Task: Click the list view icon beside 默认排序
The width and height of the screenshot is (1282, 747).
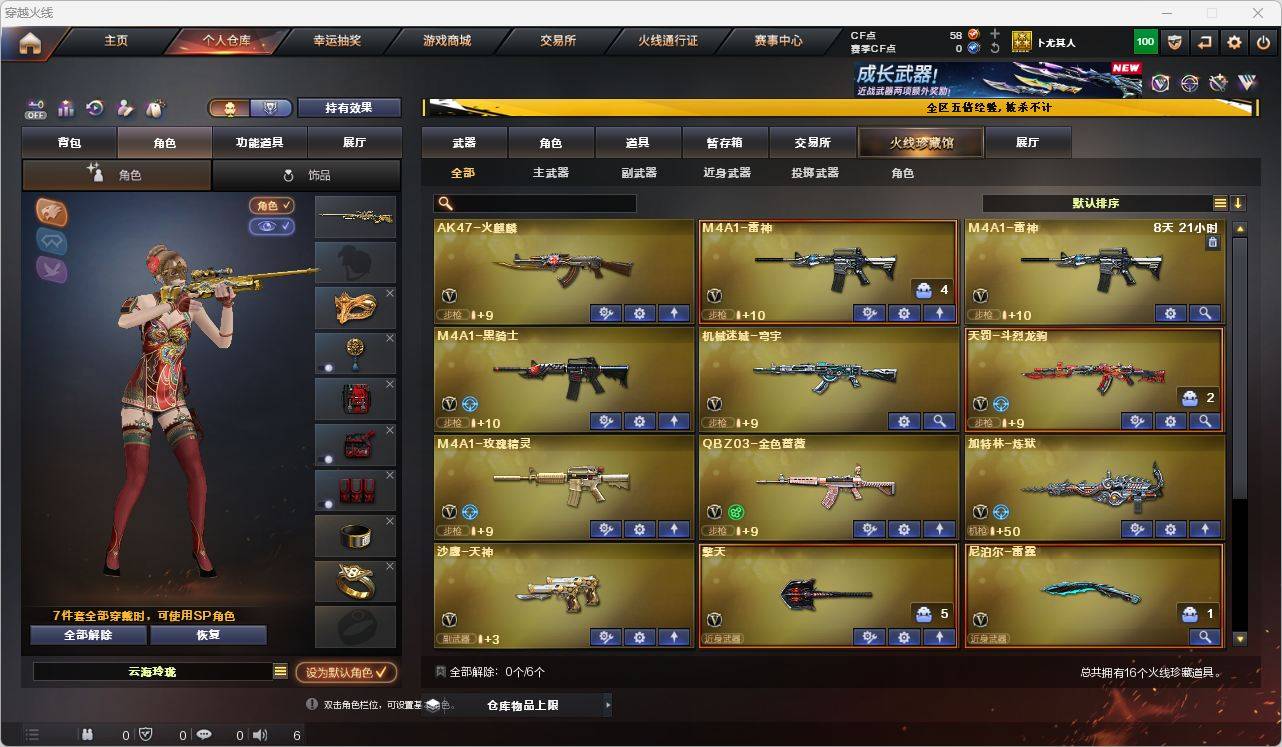Action: (x=1218, y=202)
